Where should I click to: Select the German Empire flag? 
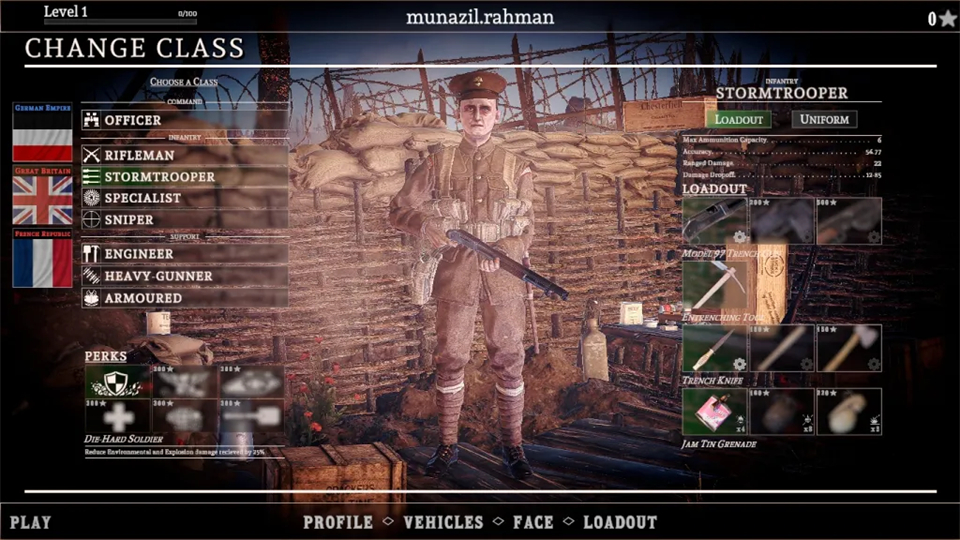point(42,133)
